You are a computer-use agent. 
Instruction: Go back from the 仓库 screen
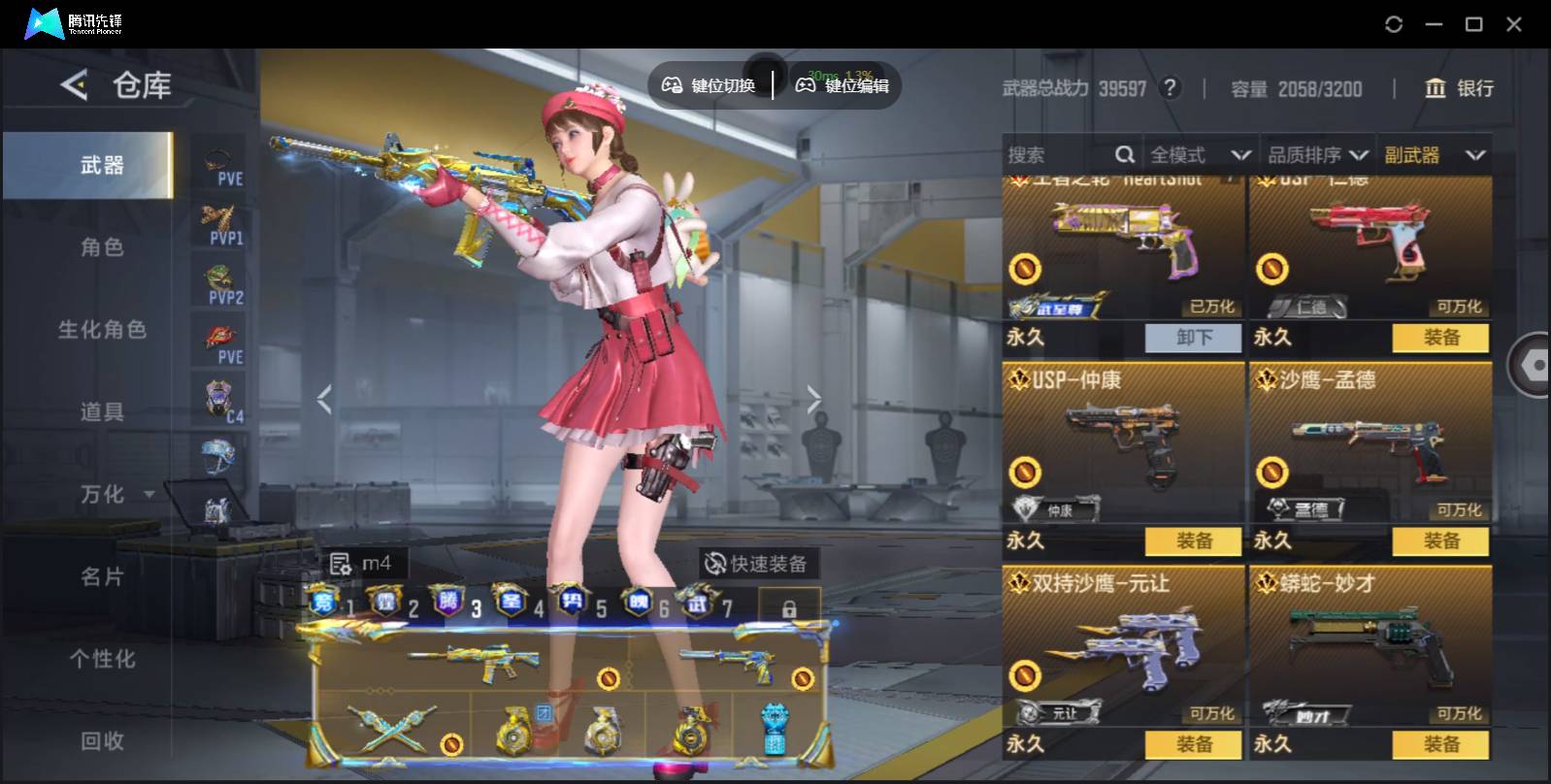74,85
